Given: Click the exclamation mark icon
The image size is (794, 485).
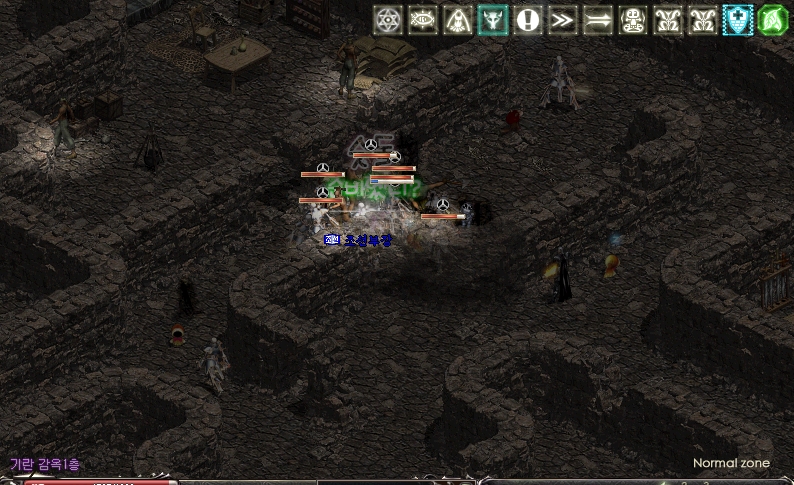Looking at the screenshot, I should click(528, 20).
